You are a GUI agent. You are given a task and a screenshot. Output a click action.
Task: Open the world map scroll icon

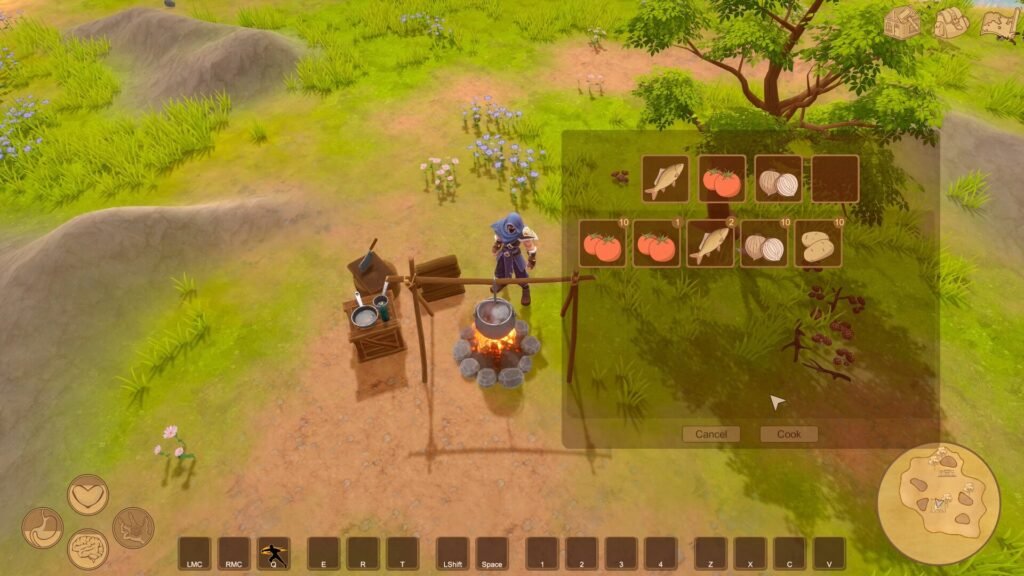pos(999,22)
